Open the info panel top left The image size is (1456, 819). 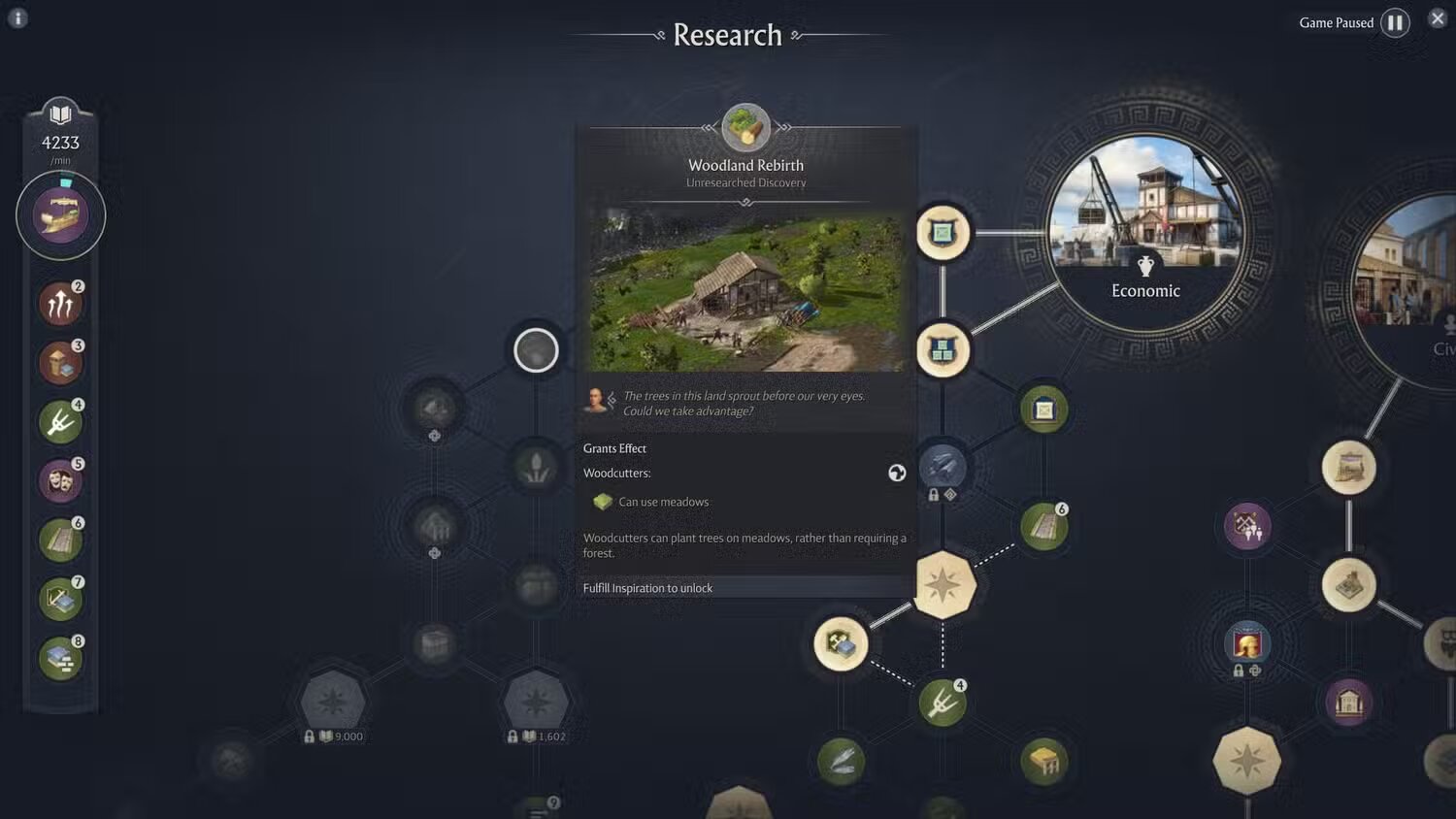click(x=17, y=17)
